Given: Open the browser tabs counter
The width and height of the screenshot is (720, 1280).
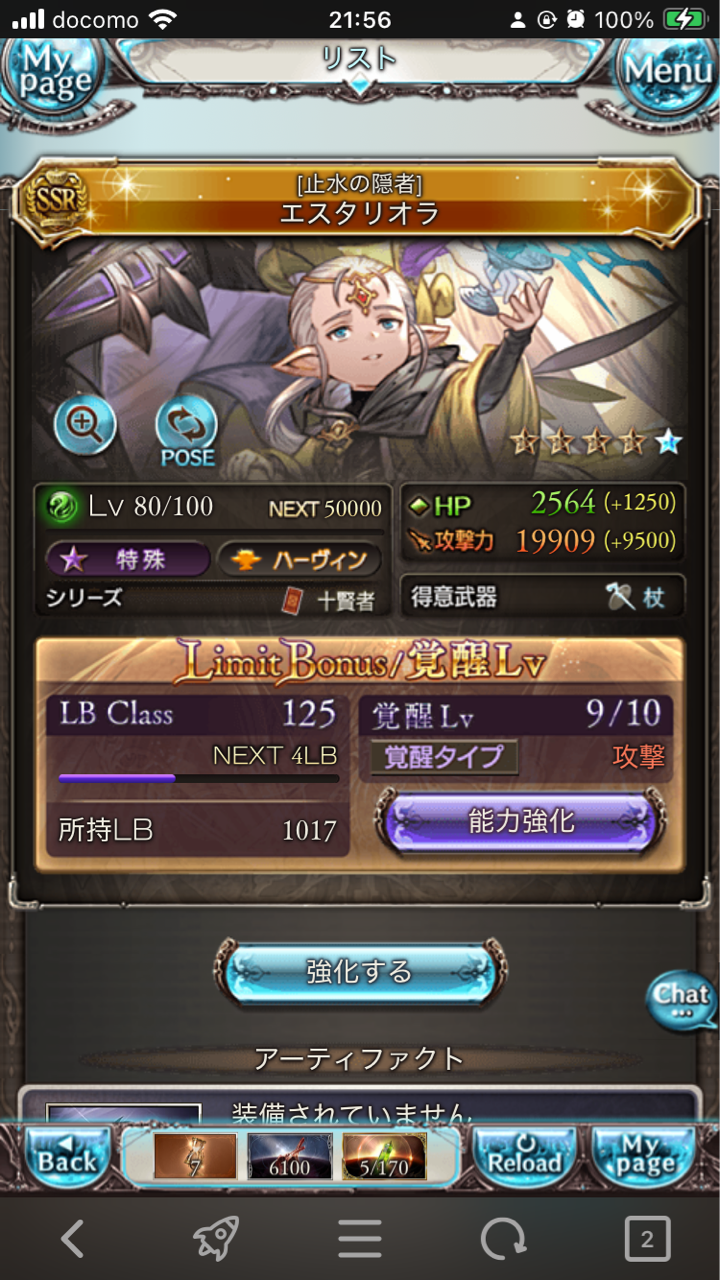Looking at the screenshot, I should (x=647, y=1240).
